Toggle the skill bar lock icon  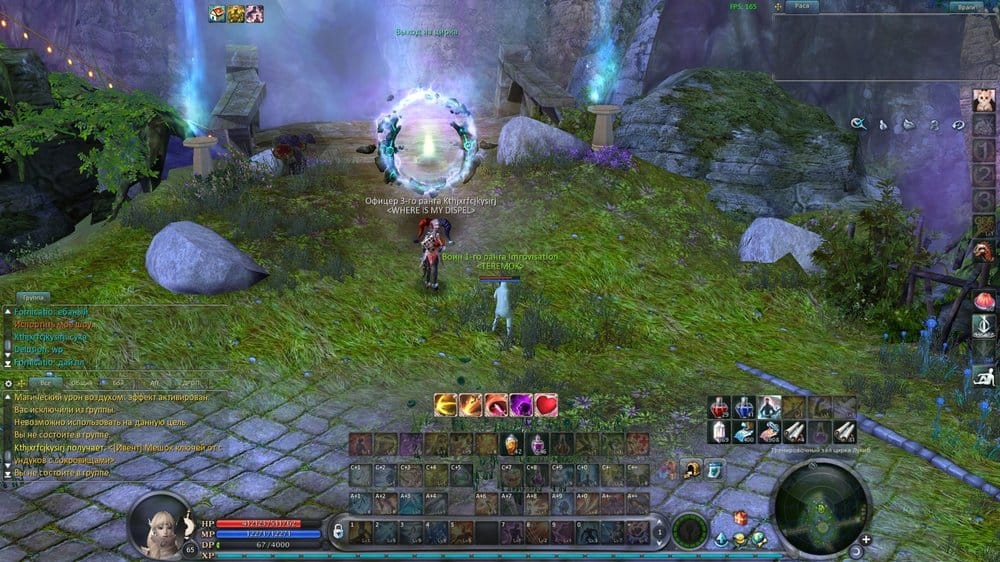[338, 531]
